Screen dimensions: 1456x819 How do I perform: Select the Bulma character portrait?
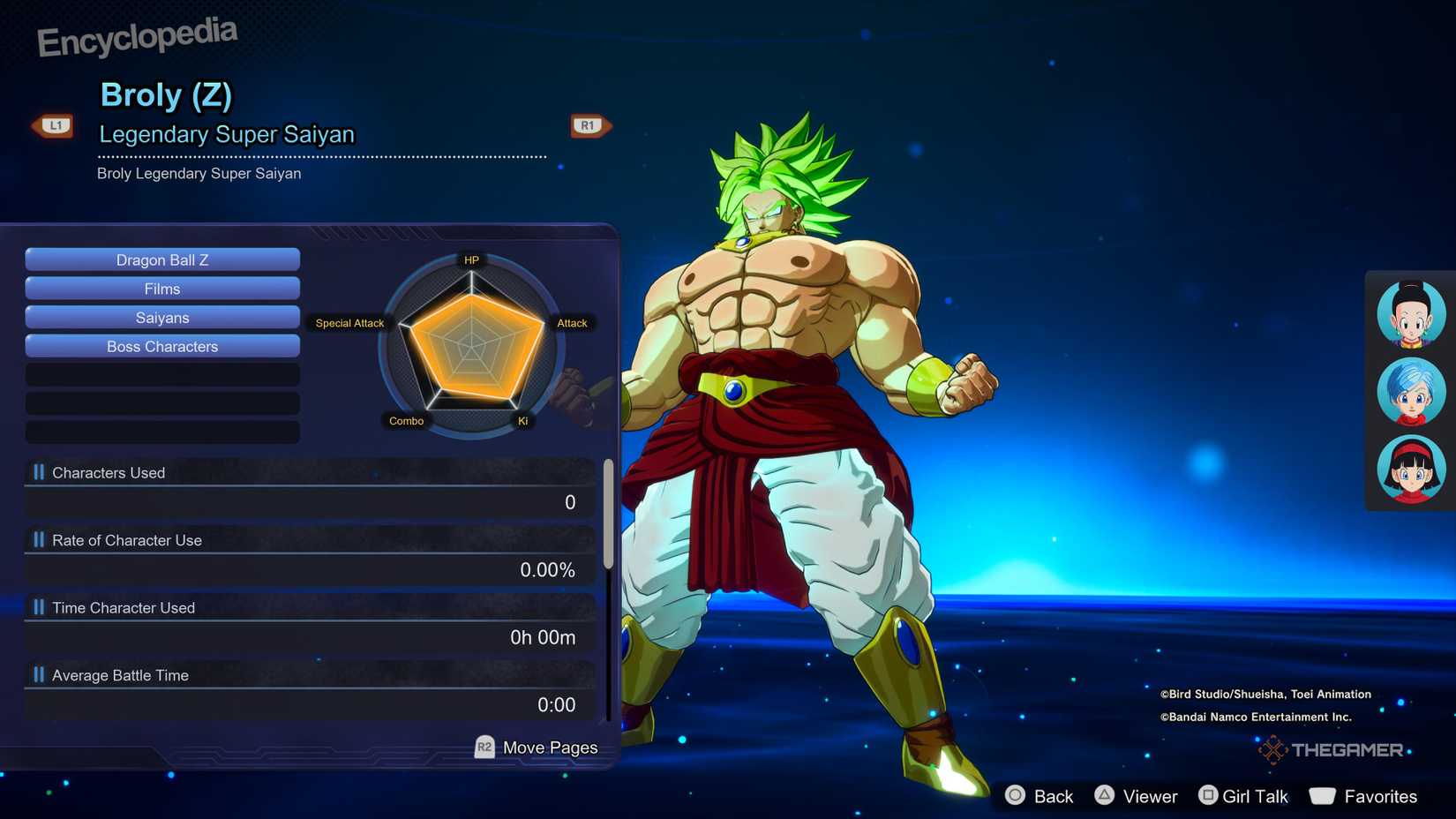coord(1409,392)
